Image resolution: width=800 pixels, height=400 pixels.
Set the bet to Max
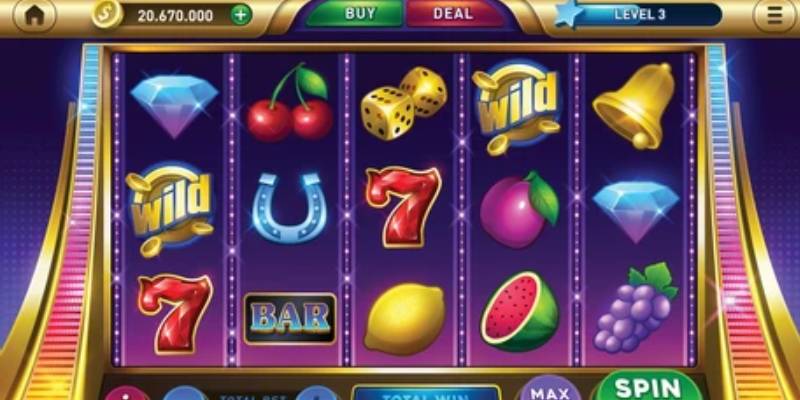click(x=549, y=391)
